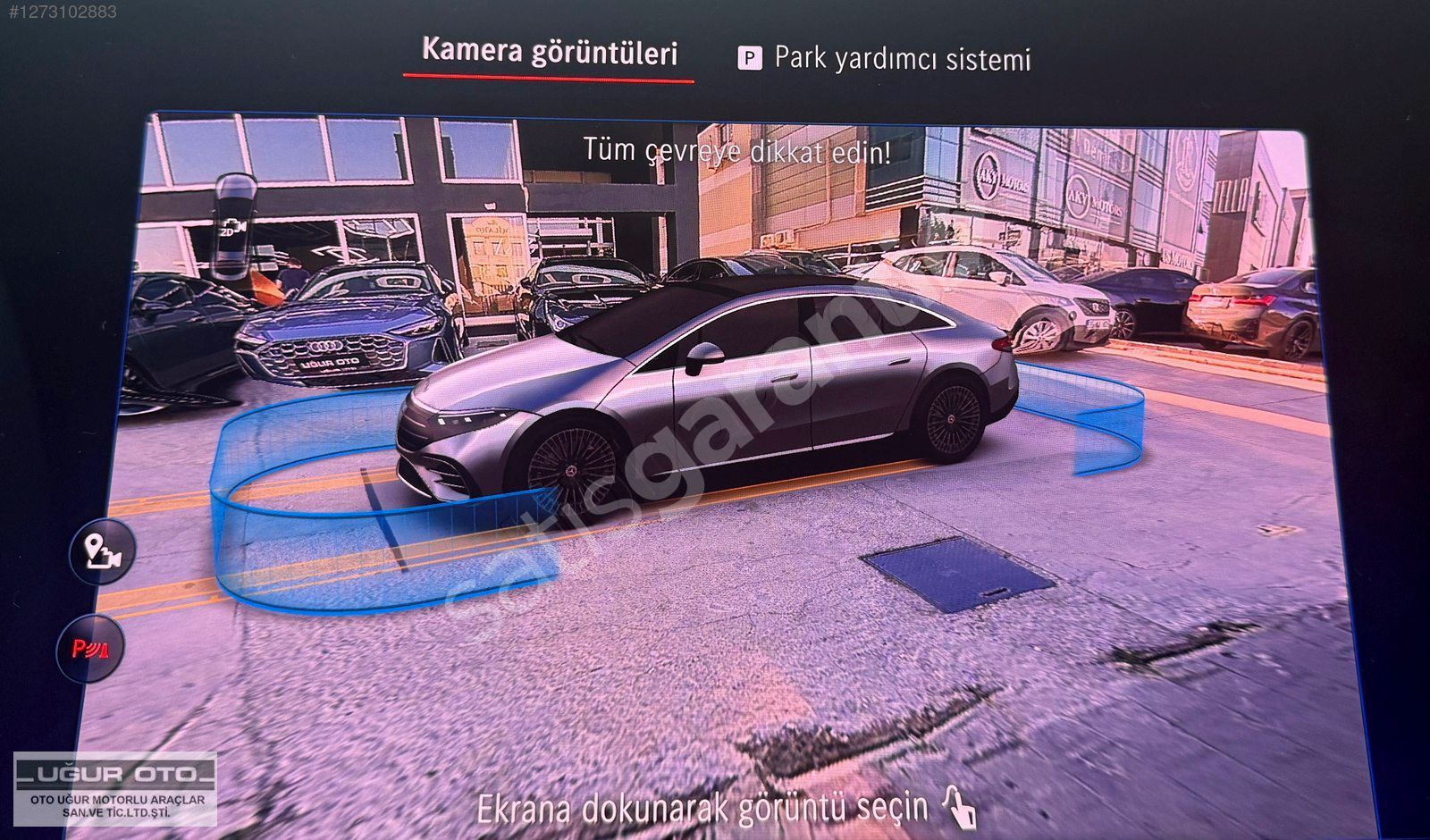Open the Park yardımcı sistemi tab
Screen dimensions: 1430x840
tap(884, 59)
